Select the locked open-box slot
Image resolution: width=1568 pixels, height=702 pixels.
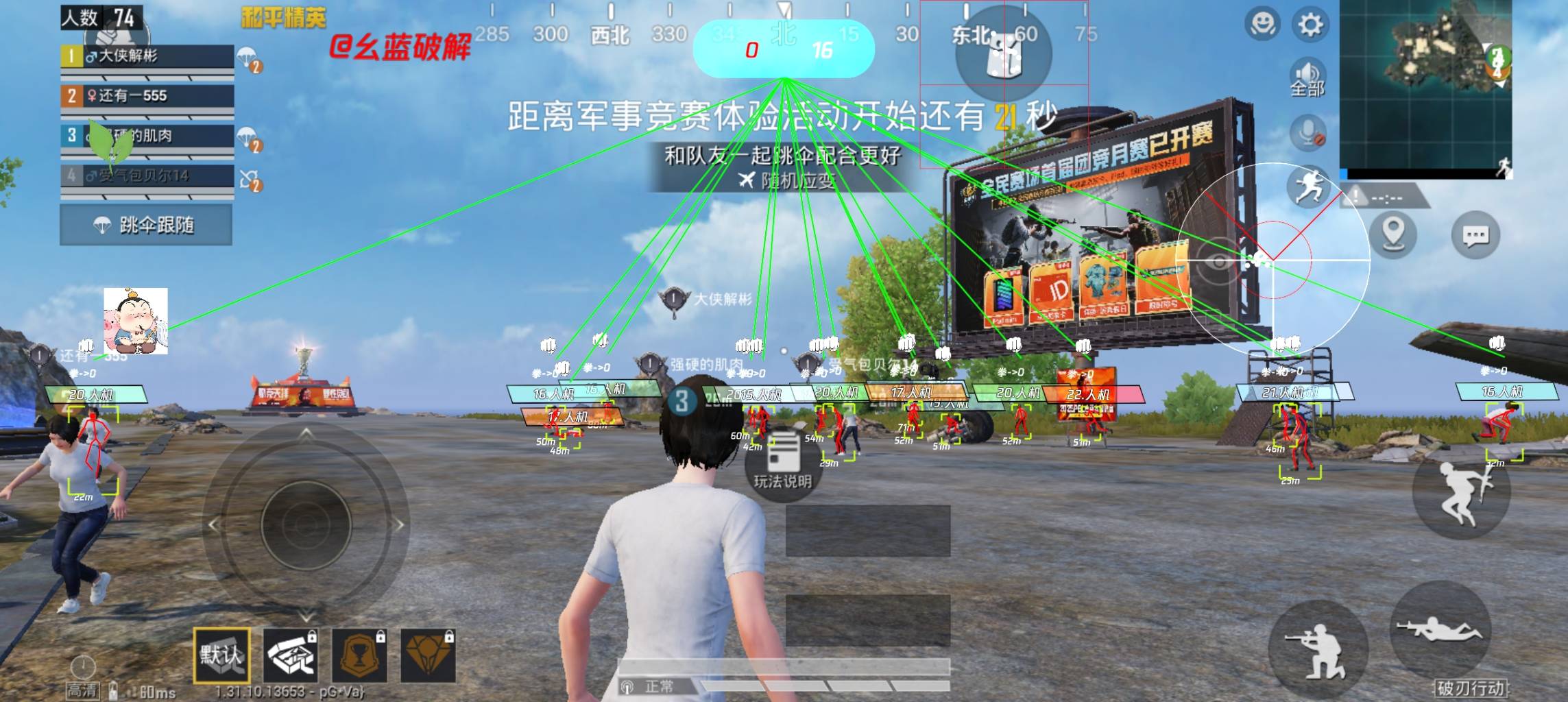coord(291,656)
